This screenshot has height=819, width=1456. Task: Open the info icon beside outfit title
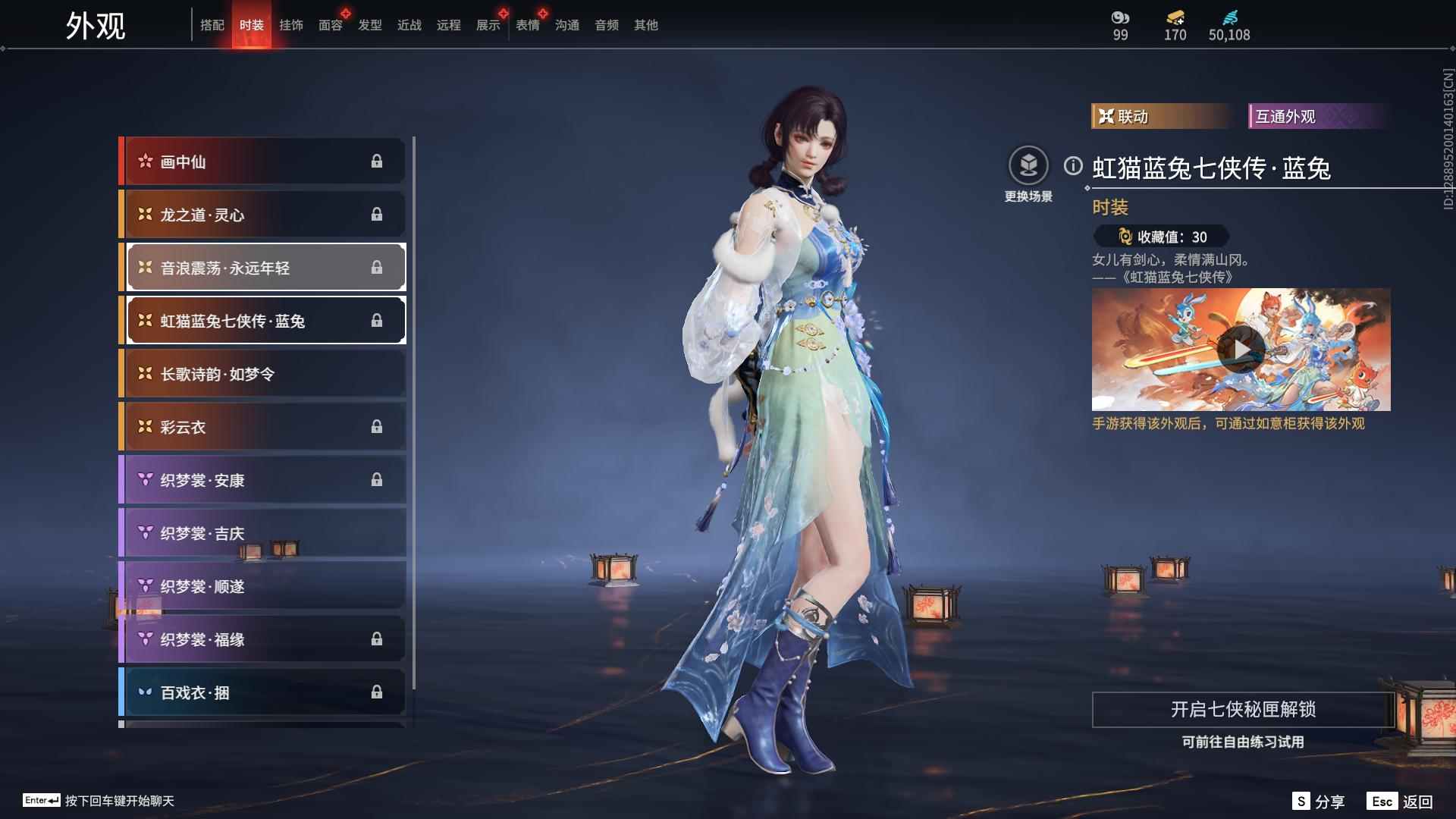(1073, 166)
